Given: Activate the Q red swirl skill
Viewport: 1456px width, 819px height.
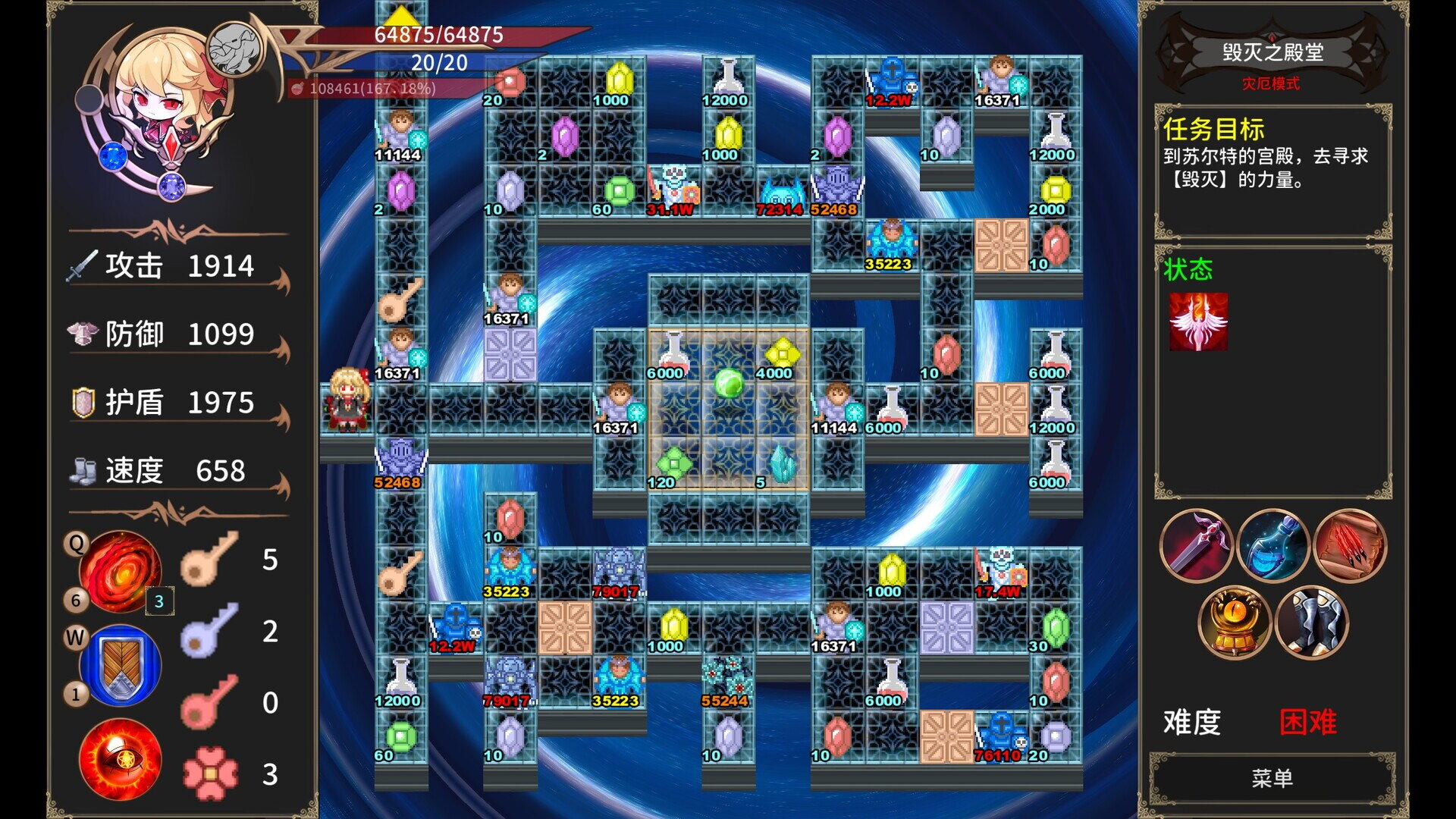Looking at the screenshot, I should (x=120, y=571).
